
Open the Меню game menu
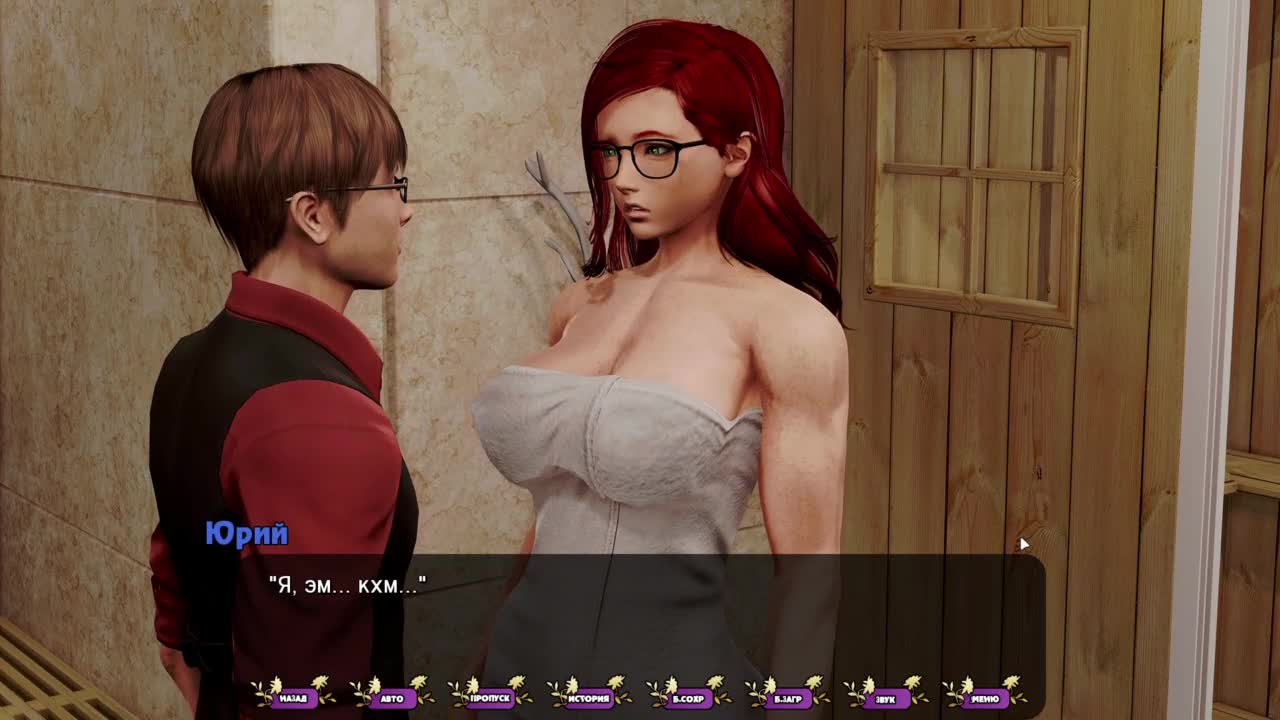click(x=984, y=698)
